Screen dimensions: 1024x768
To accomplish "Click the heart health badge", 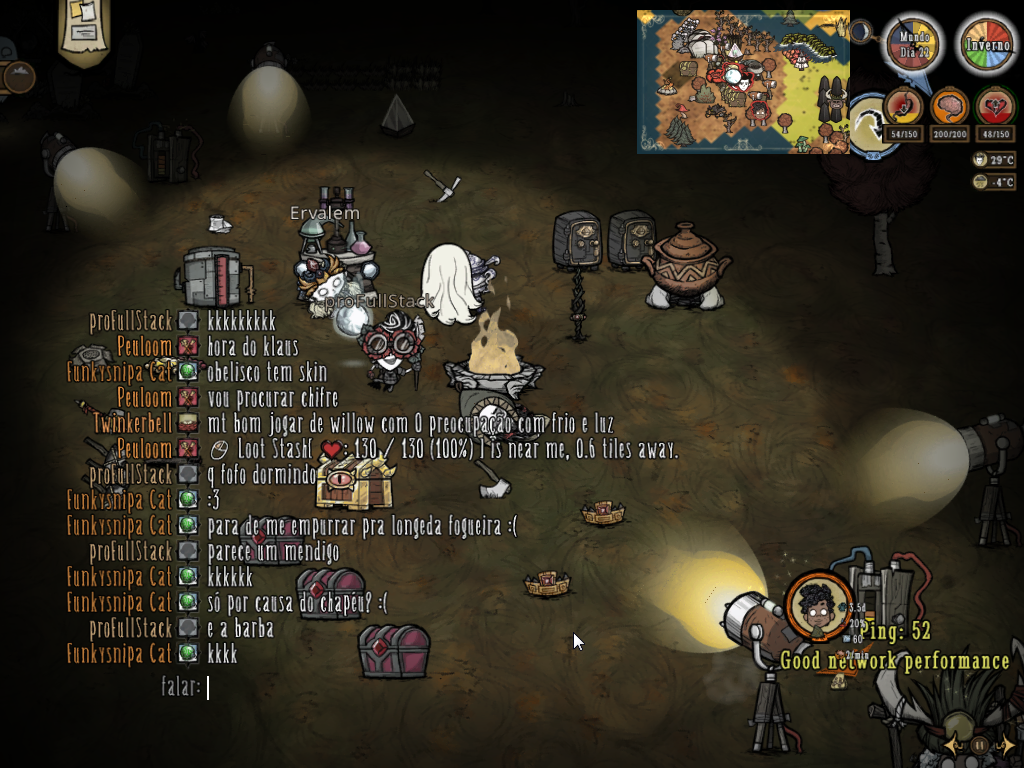I will point(995,105).
